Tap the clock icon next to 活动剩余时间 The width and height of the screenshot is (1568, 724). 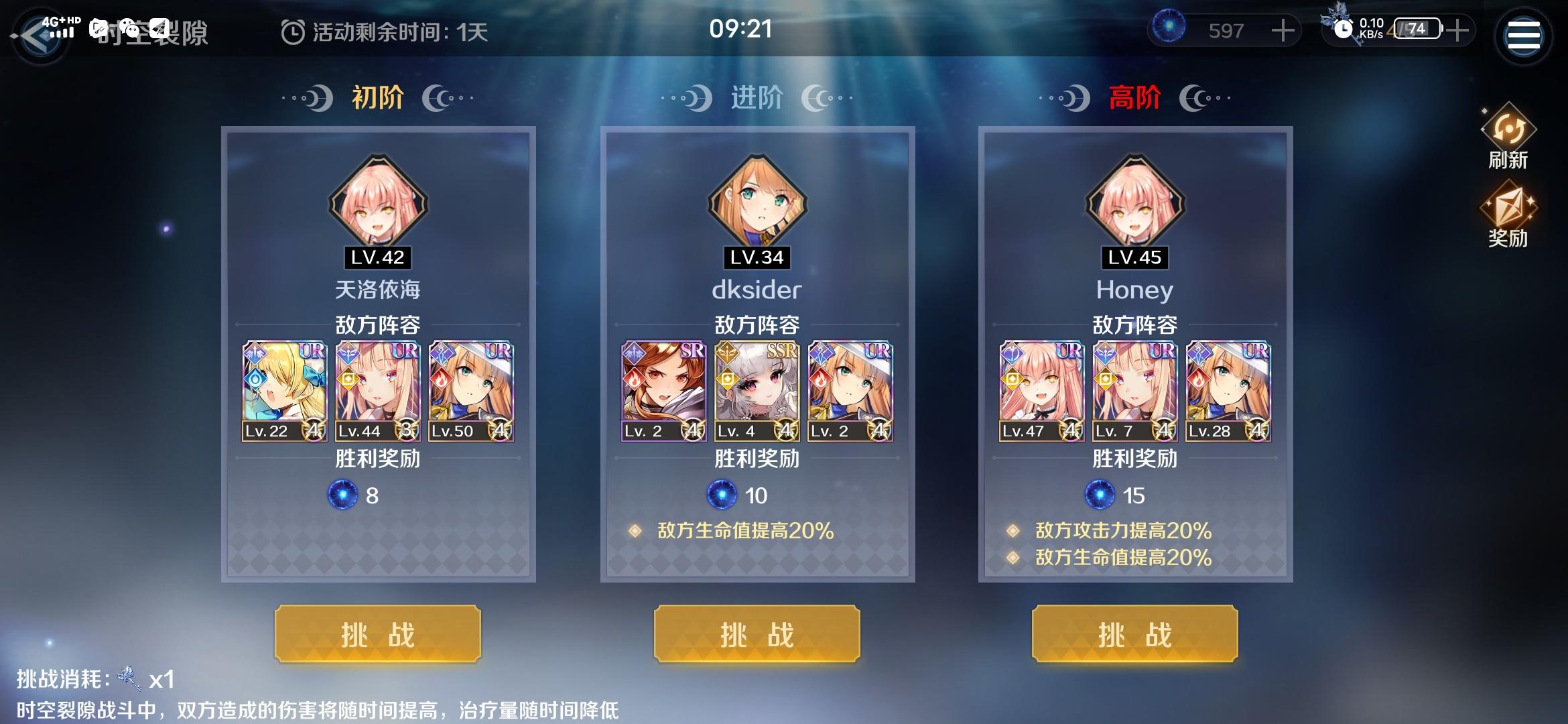[292, 32]
